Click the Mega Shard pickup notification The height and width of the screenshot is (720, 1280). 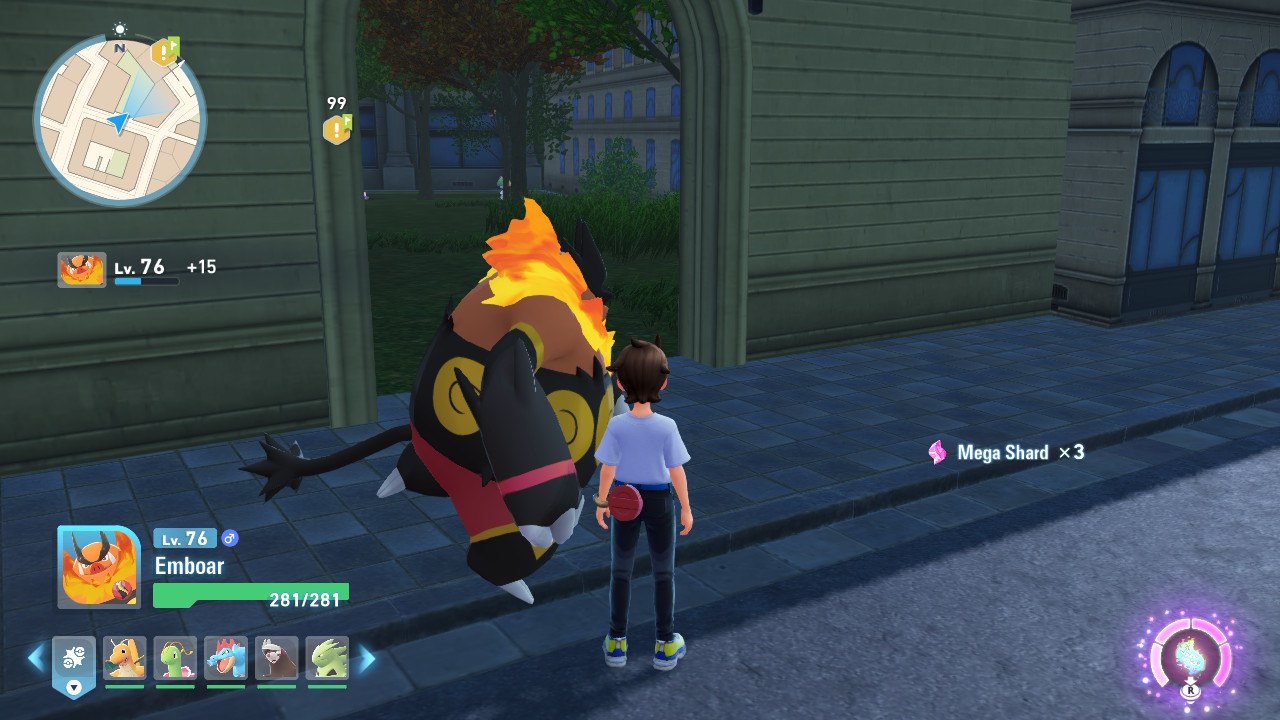click(x=1007, y=453)
